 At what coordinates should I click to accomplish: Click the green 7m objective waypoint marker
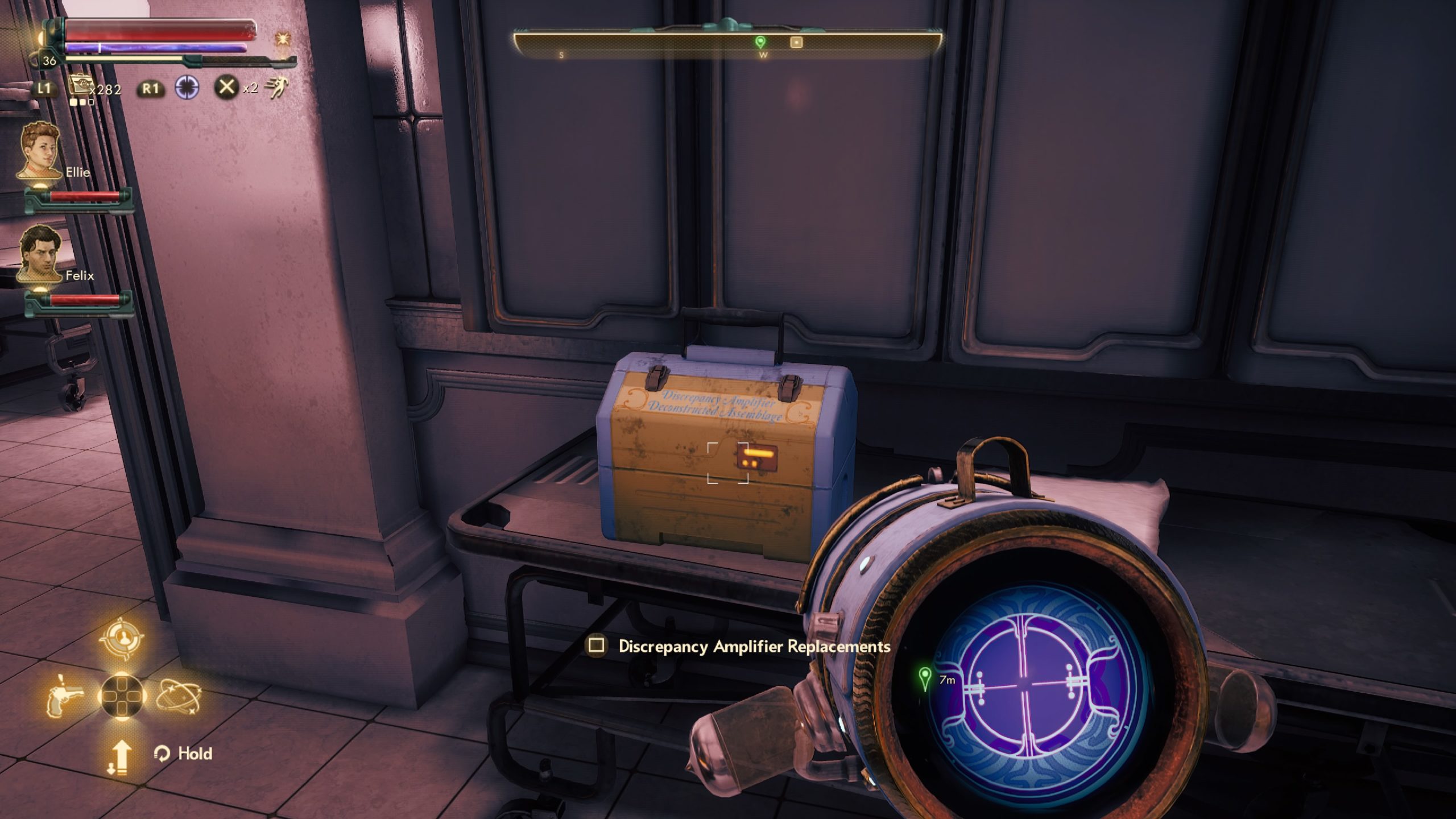[x=925, y=678]
